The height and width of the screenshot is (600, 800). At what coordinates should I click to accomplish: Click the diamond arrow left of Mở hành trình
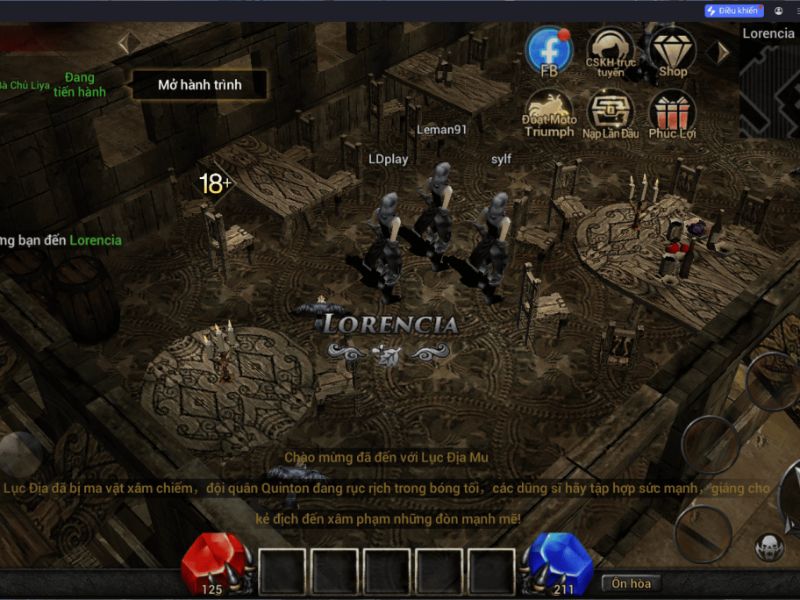point(124,43)
